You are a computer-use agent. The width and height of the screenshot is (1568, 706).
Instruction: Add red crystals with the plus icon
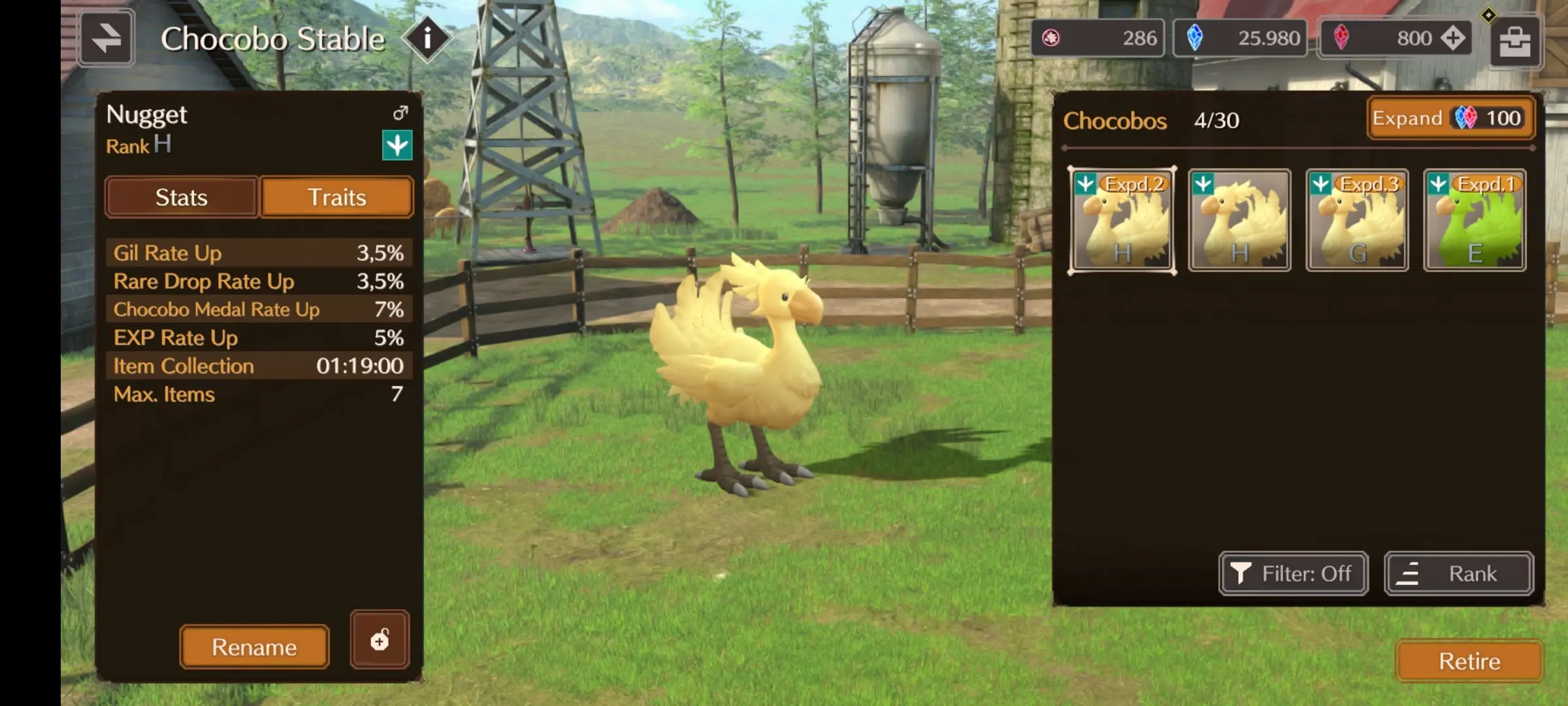[x=1453, y=38]
